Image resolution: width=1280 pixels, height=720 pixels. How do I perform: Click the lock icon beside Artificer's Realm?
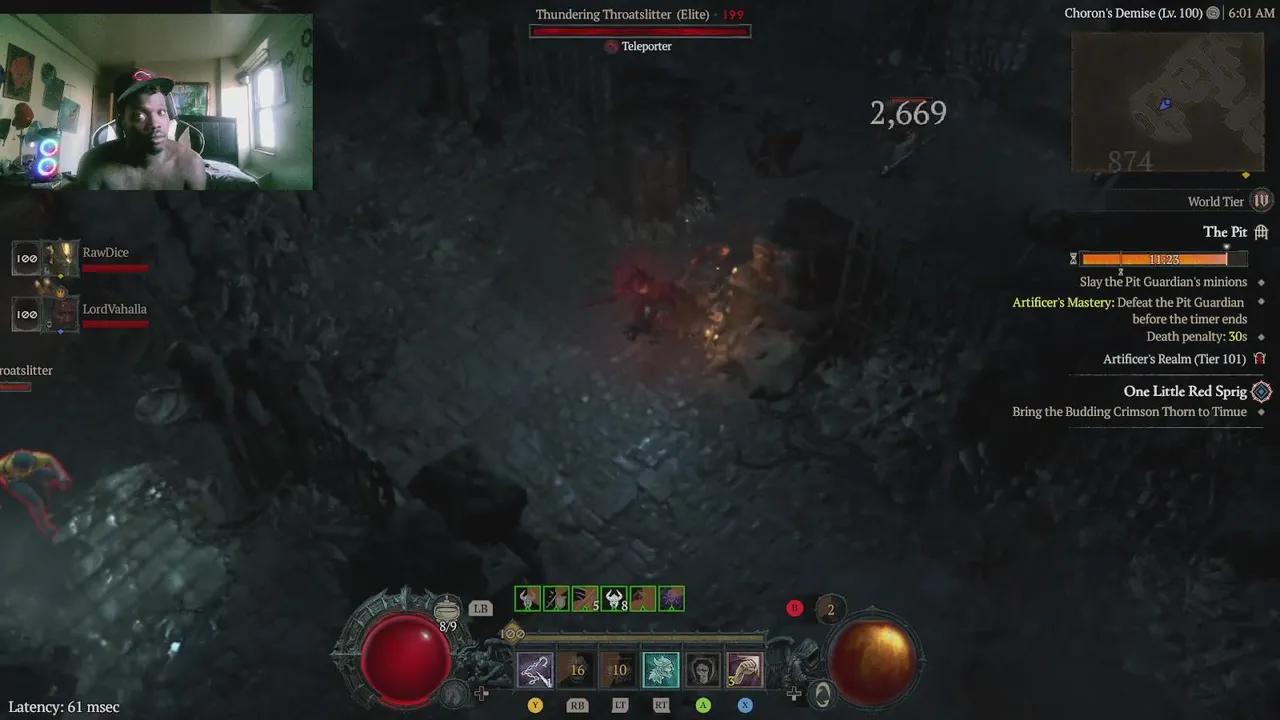pyautogui.click(x=1260, y=358)
